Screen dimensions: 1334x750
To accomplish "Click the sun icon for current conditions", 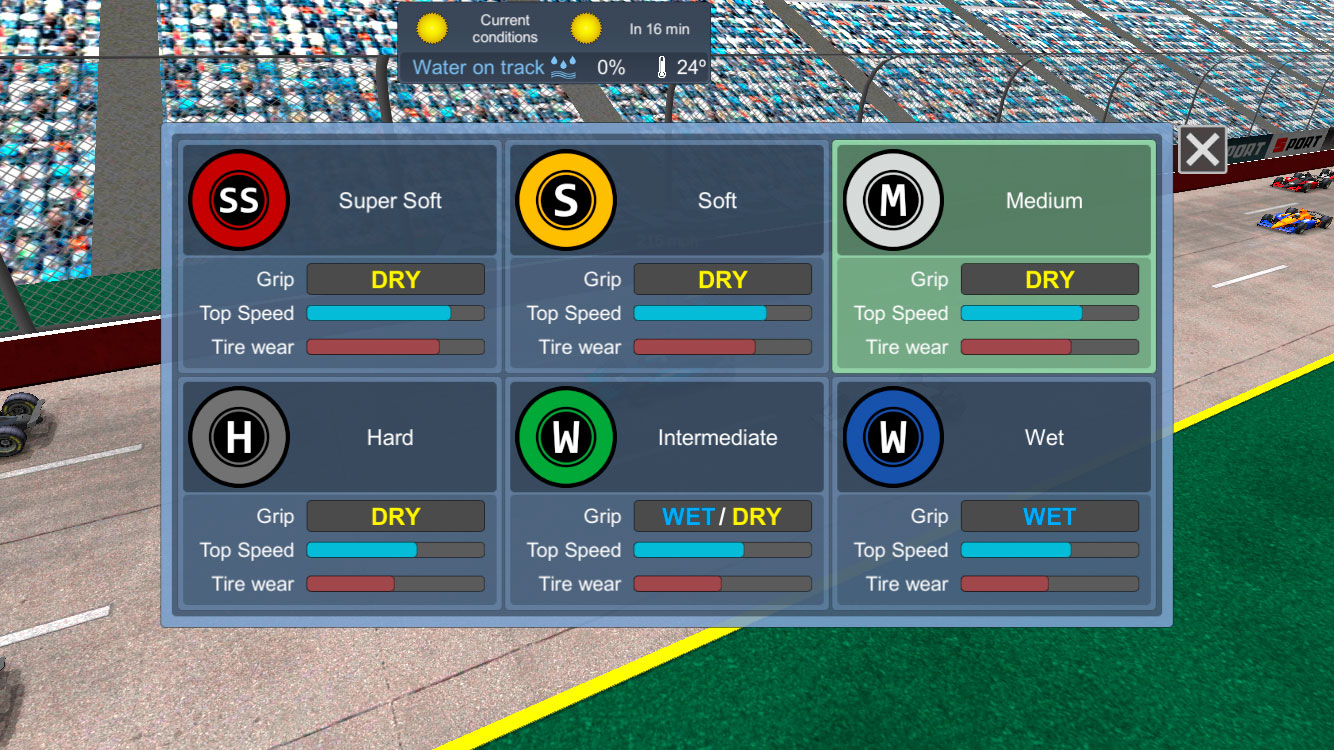I will click(430, 28).
